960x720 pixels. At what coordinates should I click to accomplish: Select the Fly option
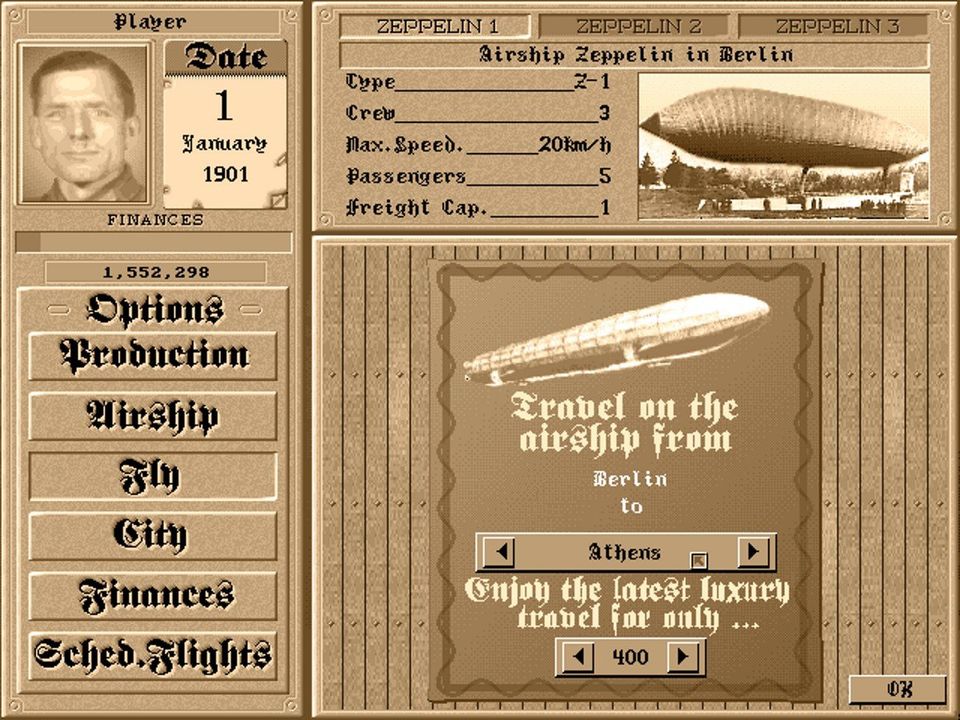coord(153,476)
